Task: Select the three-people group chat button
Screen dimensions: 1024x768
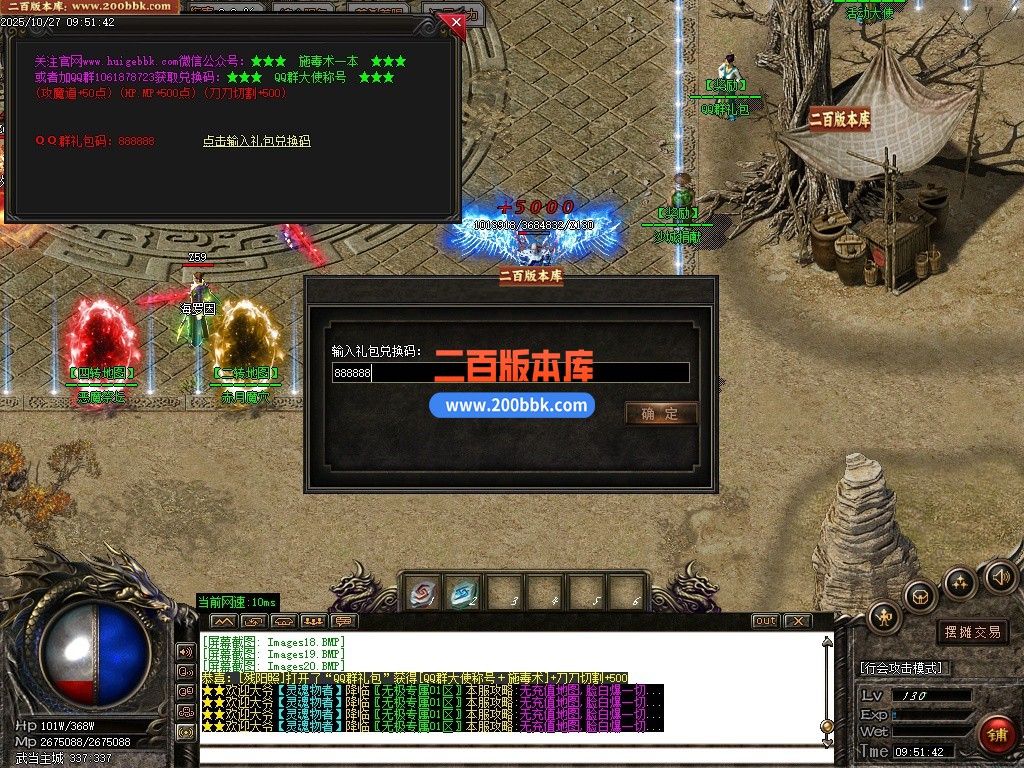Action: click(313, 621)
